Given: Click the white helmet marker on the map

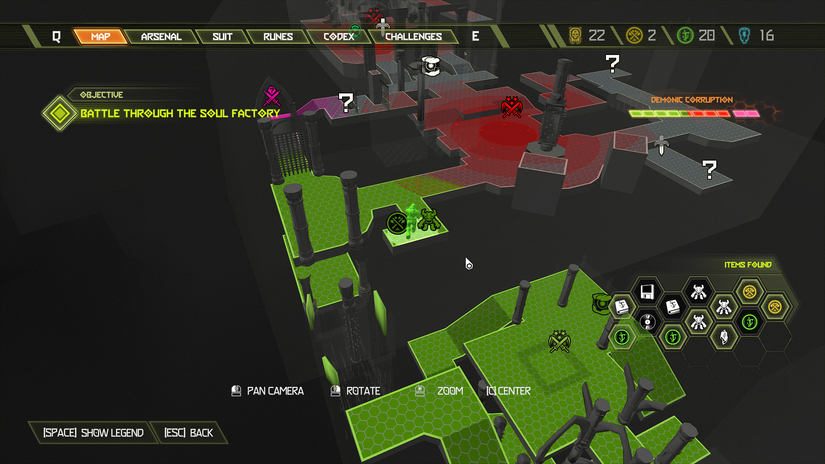Looking at the screenshot, I should [432, 66].
